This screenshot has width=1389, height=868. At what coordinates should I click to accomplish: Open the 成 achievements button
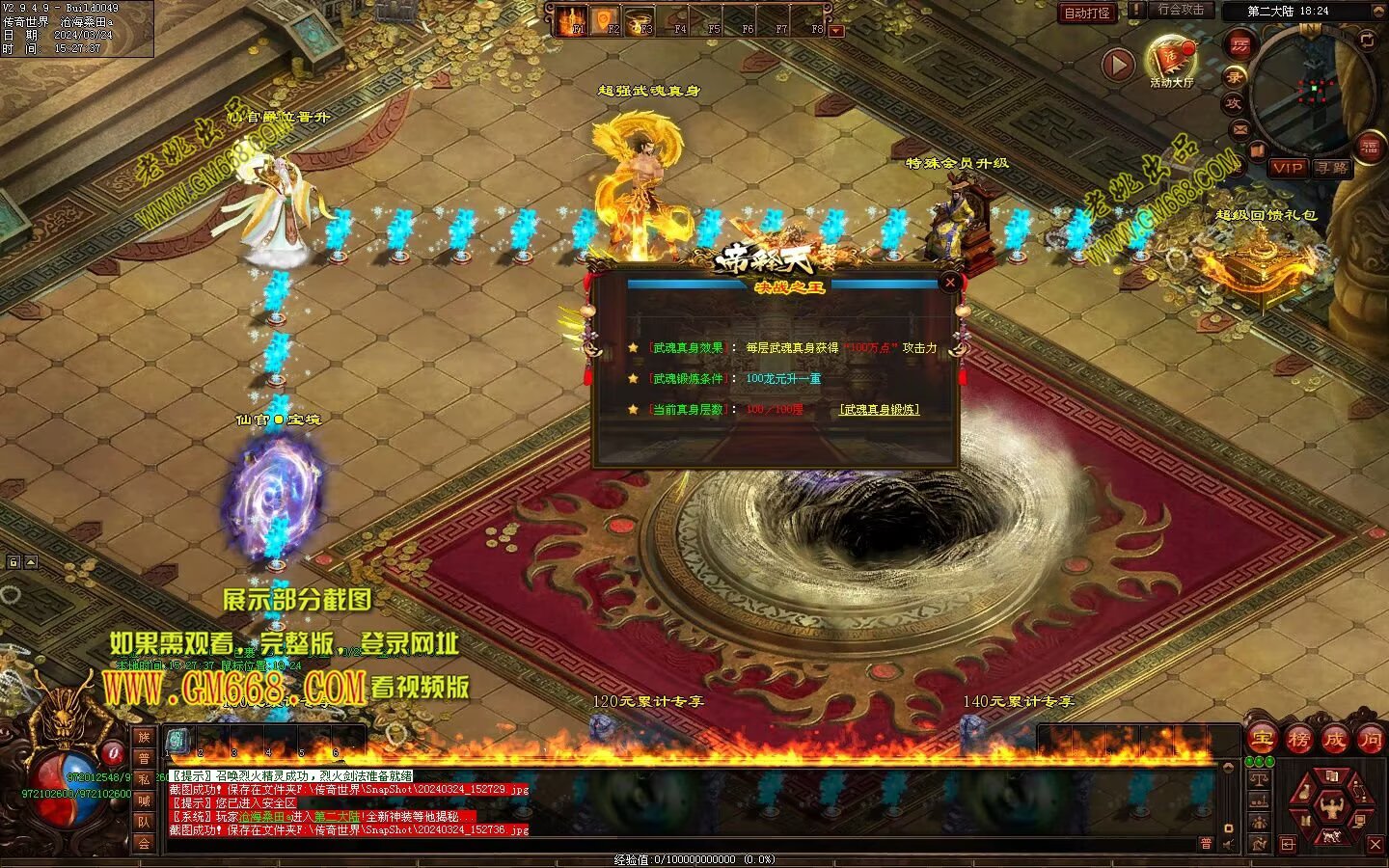[x=1334, y=740]
